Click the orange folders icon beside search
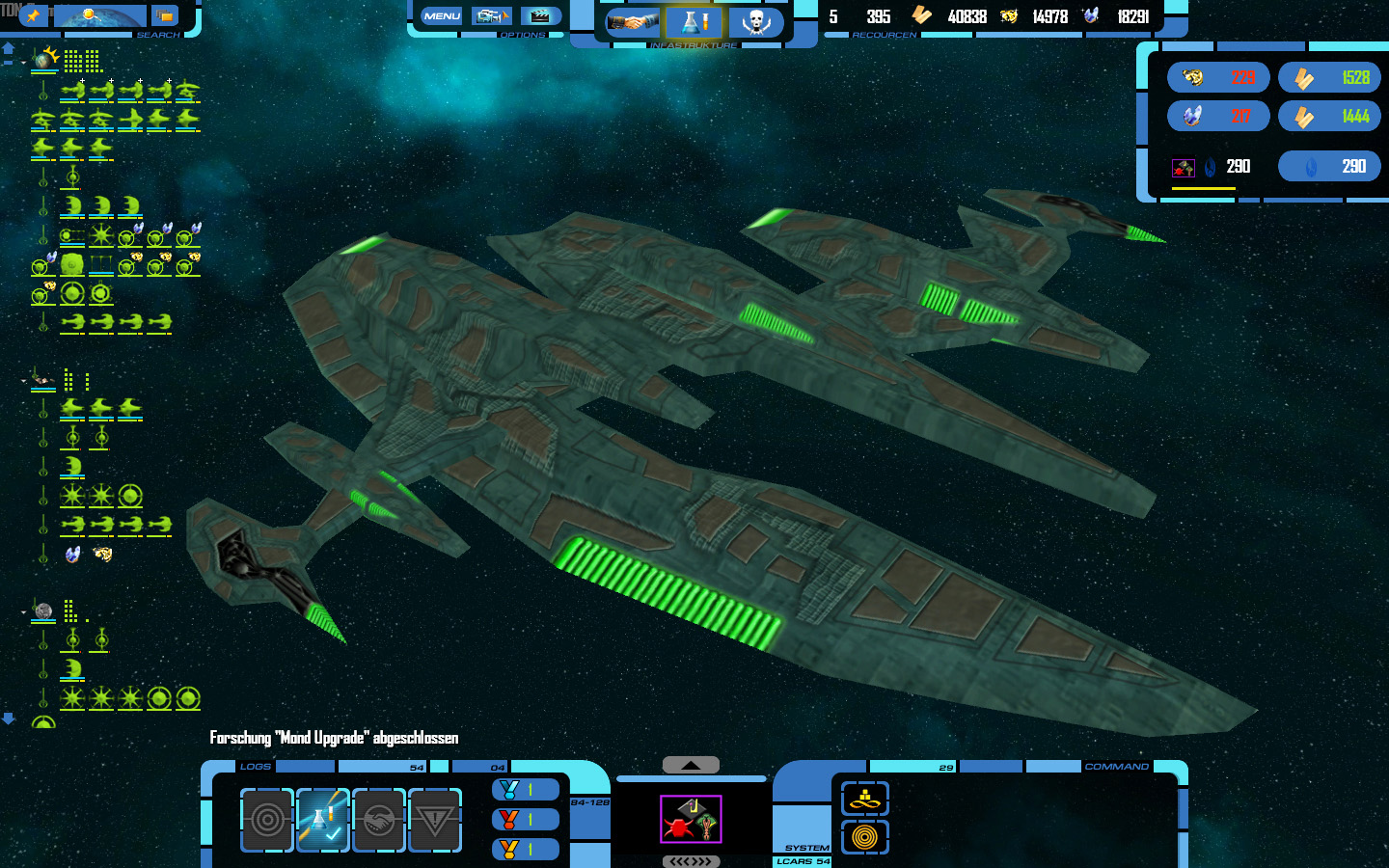1389x868 pixels. [165, 15]
